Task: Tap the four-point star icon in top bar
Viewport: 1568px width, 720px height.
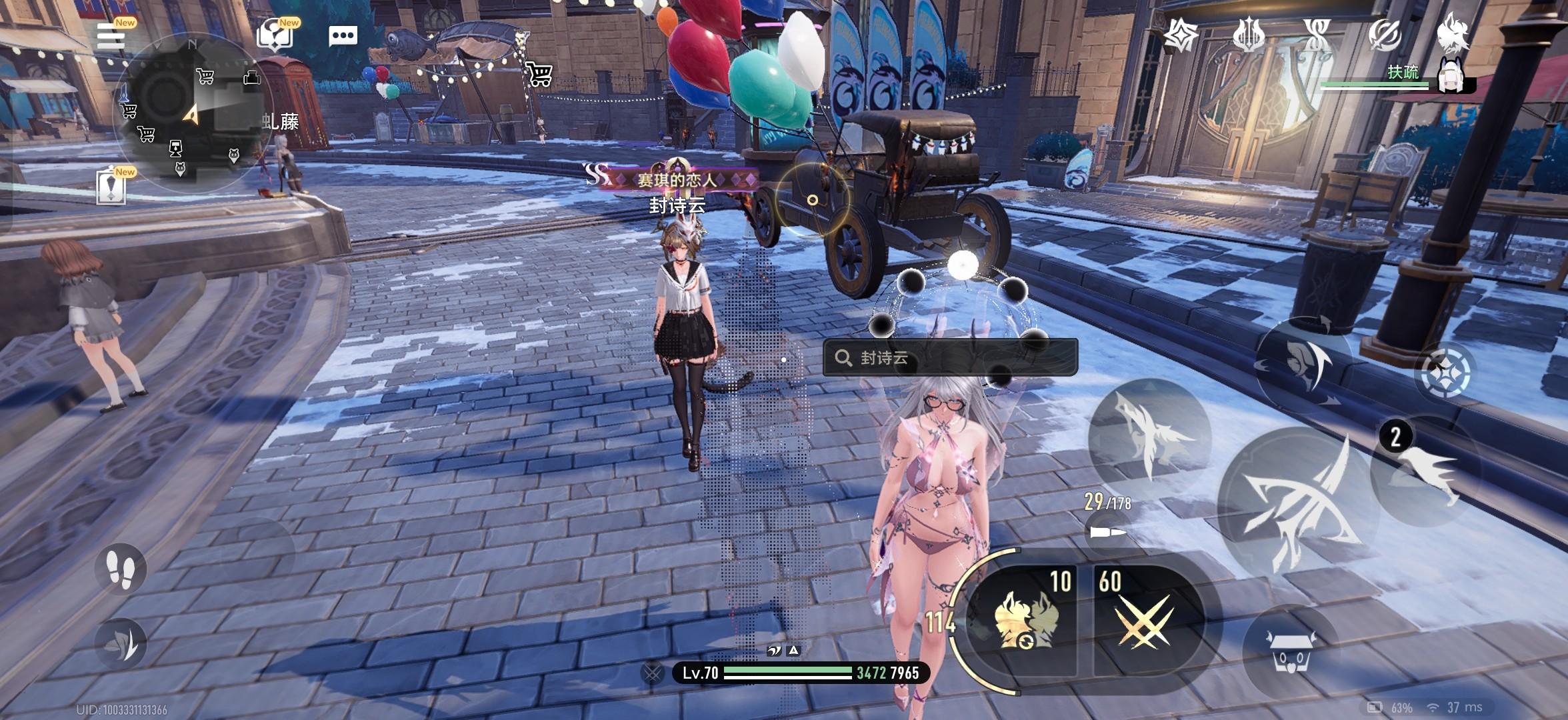Action: pos(1181,35)
